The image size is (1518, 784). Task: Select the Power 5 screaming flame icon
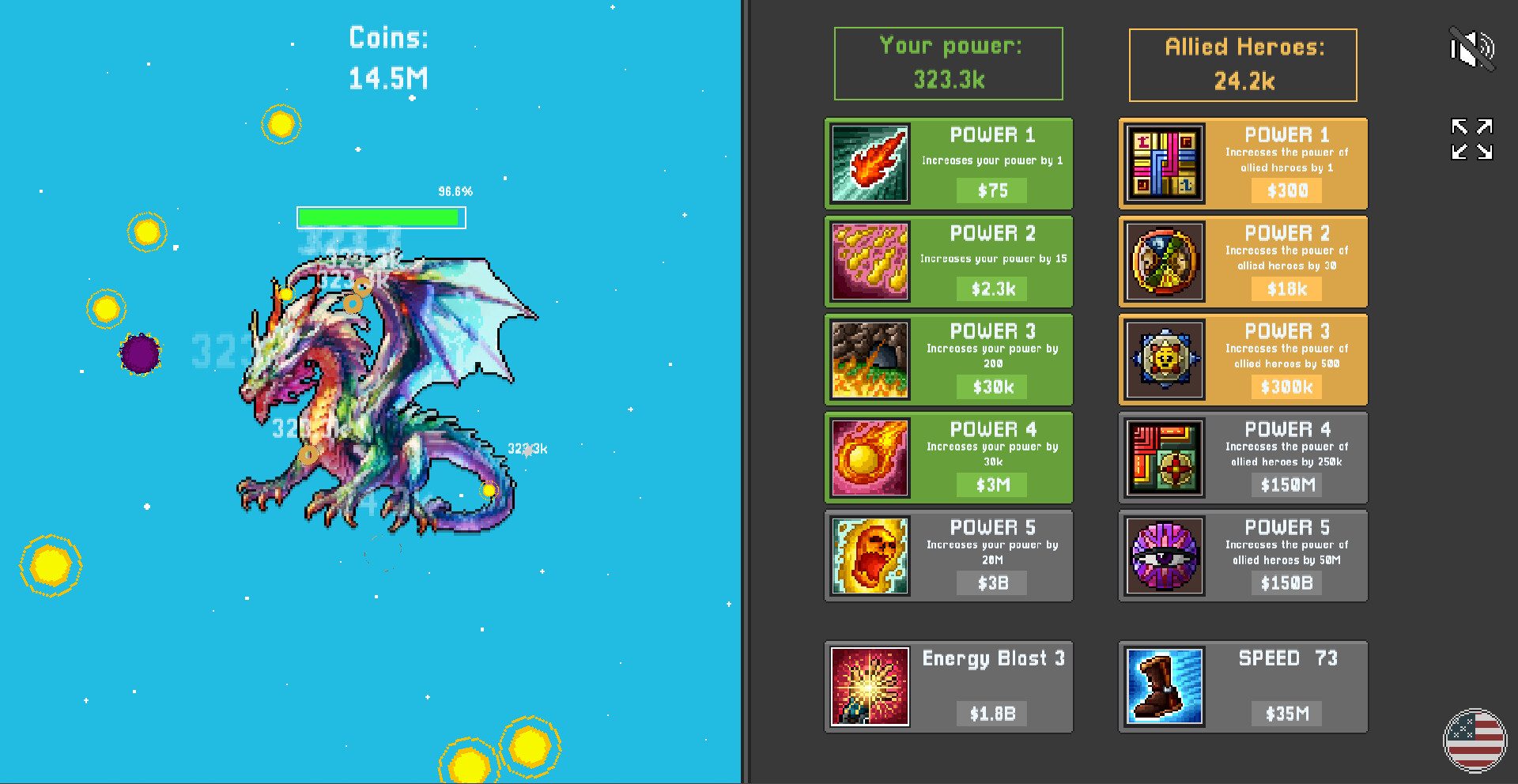coord(869,556)
